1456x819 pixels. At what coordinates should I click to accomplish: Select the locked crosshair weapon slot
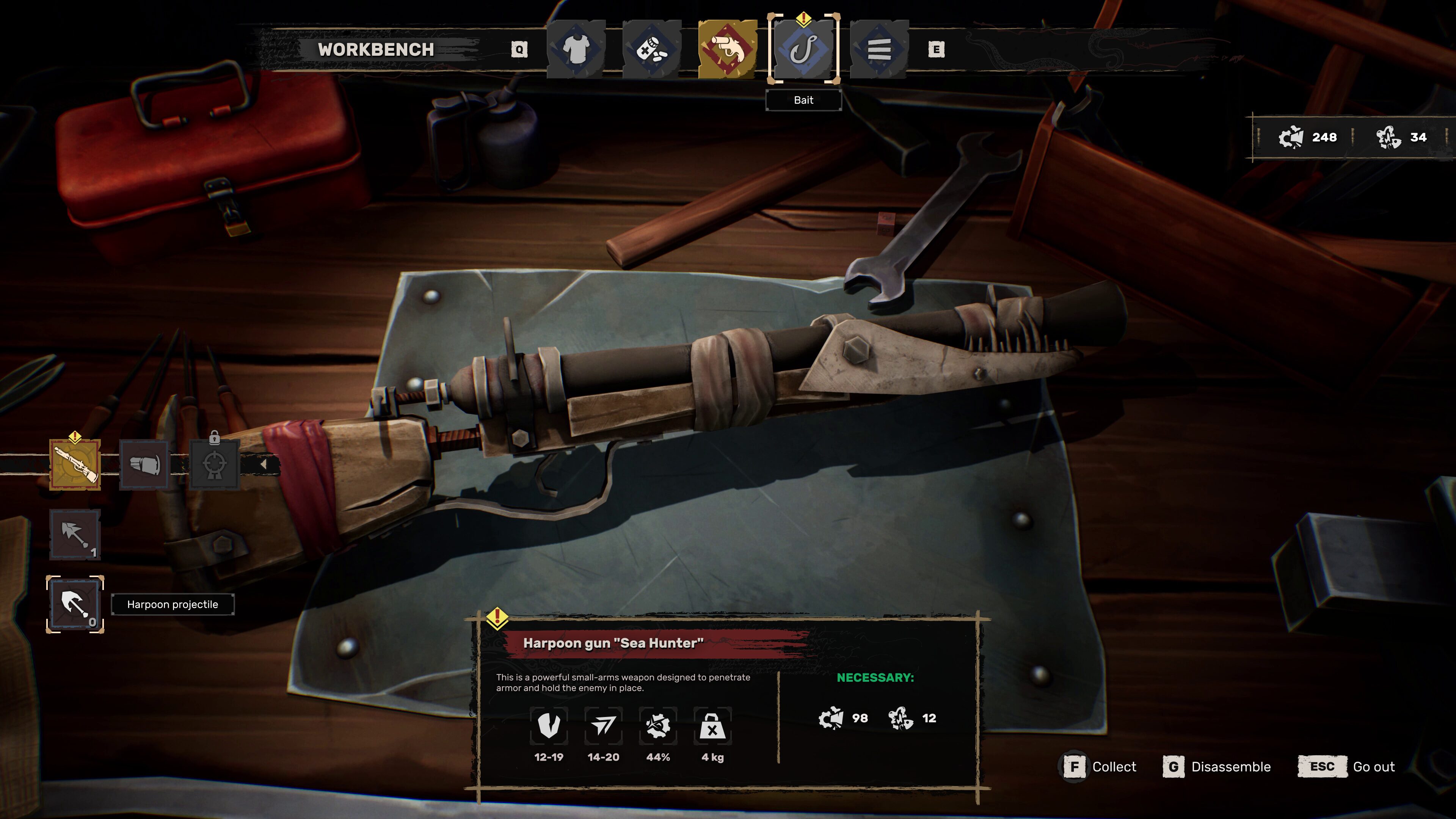tap(214, 464)
